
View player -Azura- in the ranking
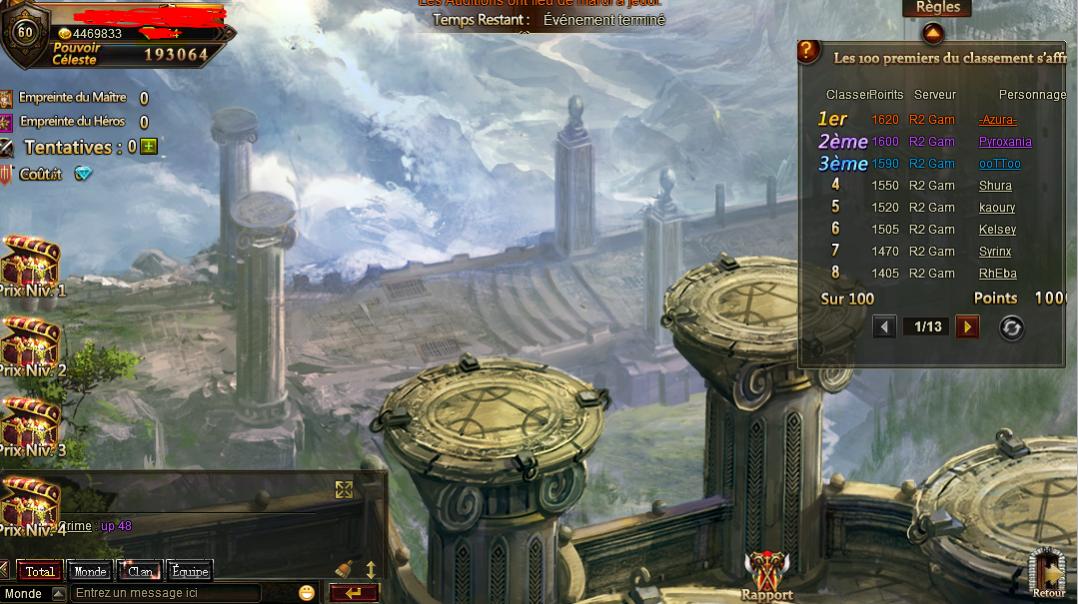pyautogui.click(x=997, y=120)
